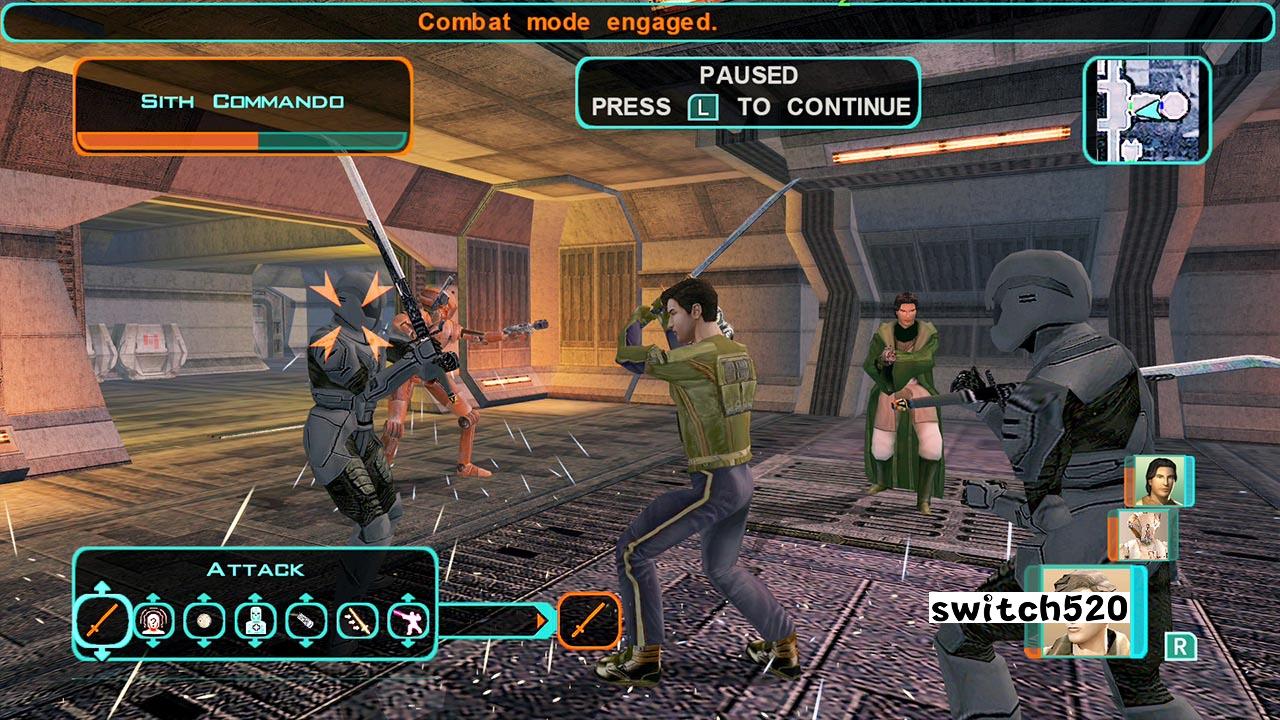Cycle the Attack slot upward with its arrow
Screen dimensions: 1280x720
click(102, 588)
